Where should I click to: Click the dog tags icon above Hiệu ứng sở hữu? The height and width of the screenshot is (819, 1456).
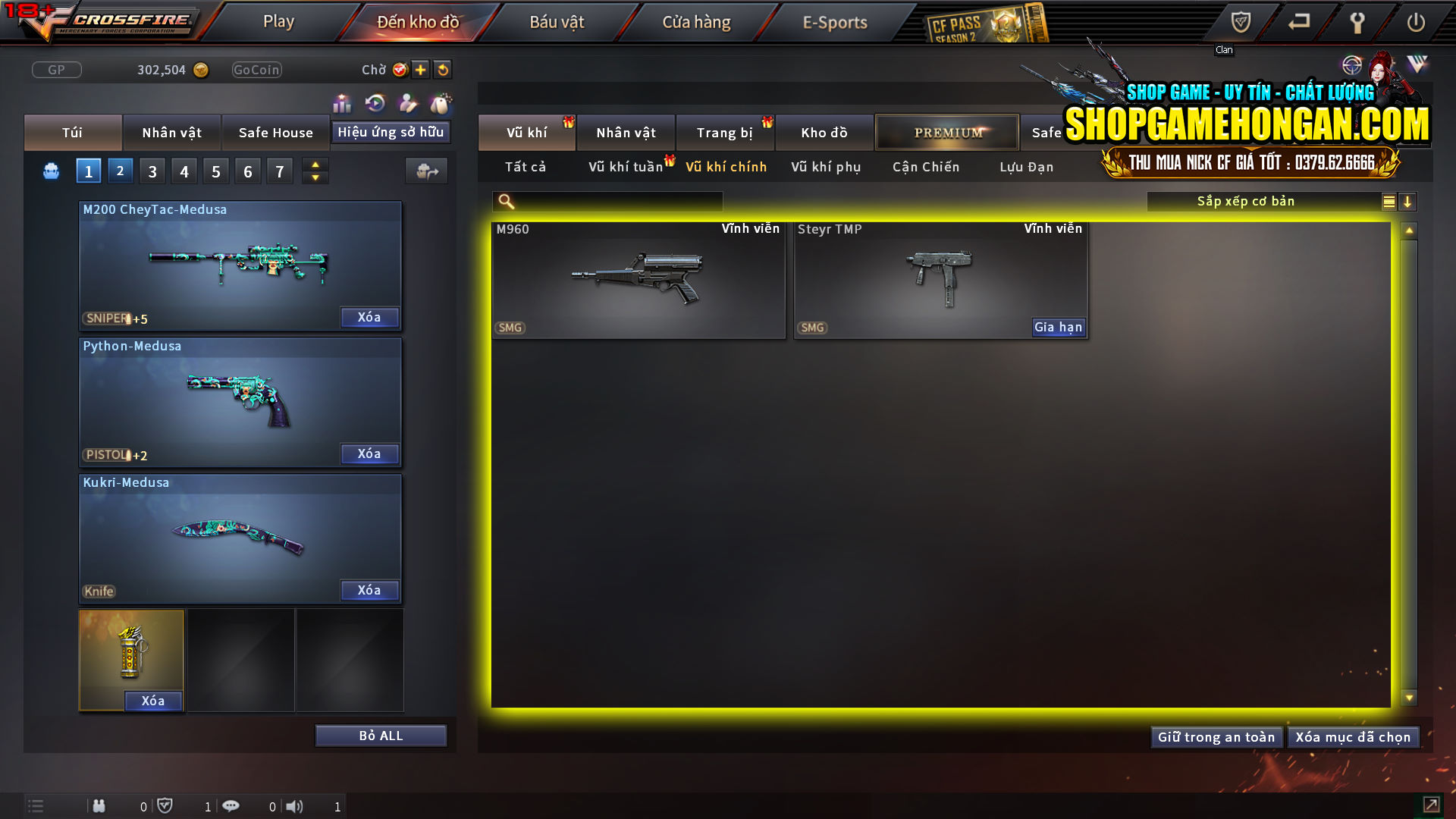point(441,103)
